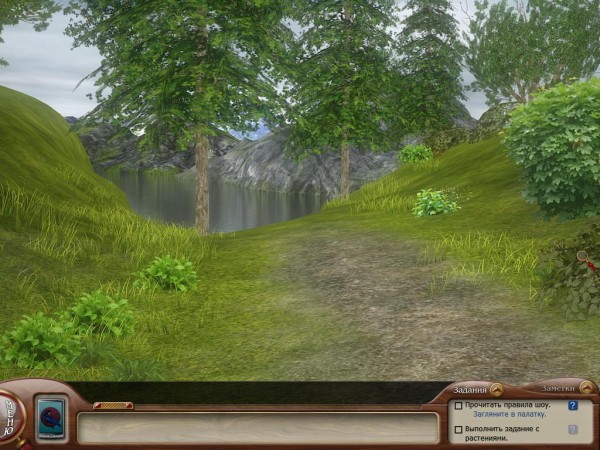Collapse the Задания panel with its arrow button

(496, 389)
